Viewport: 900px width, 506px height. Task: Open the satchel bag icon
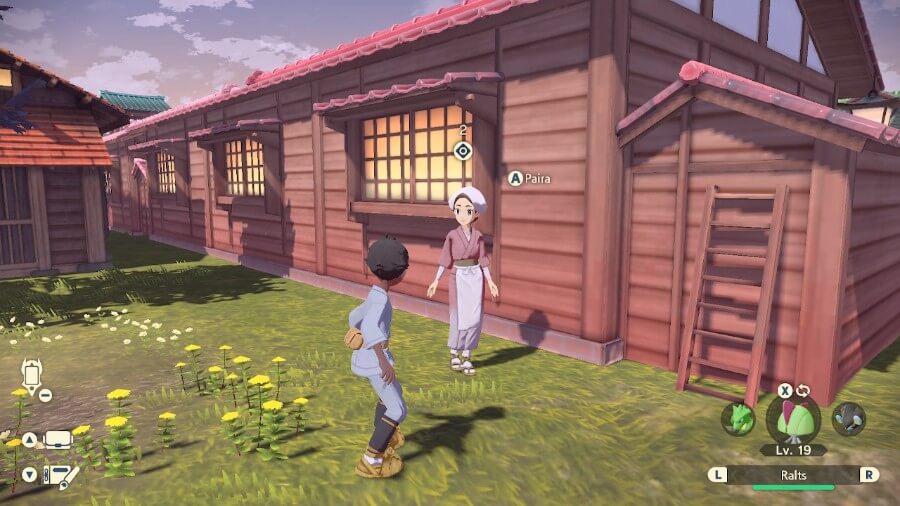point(57,439)
